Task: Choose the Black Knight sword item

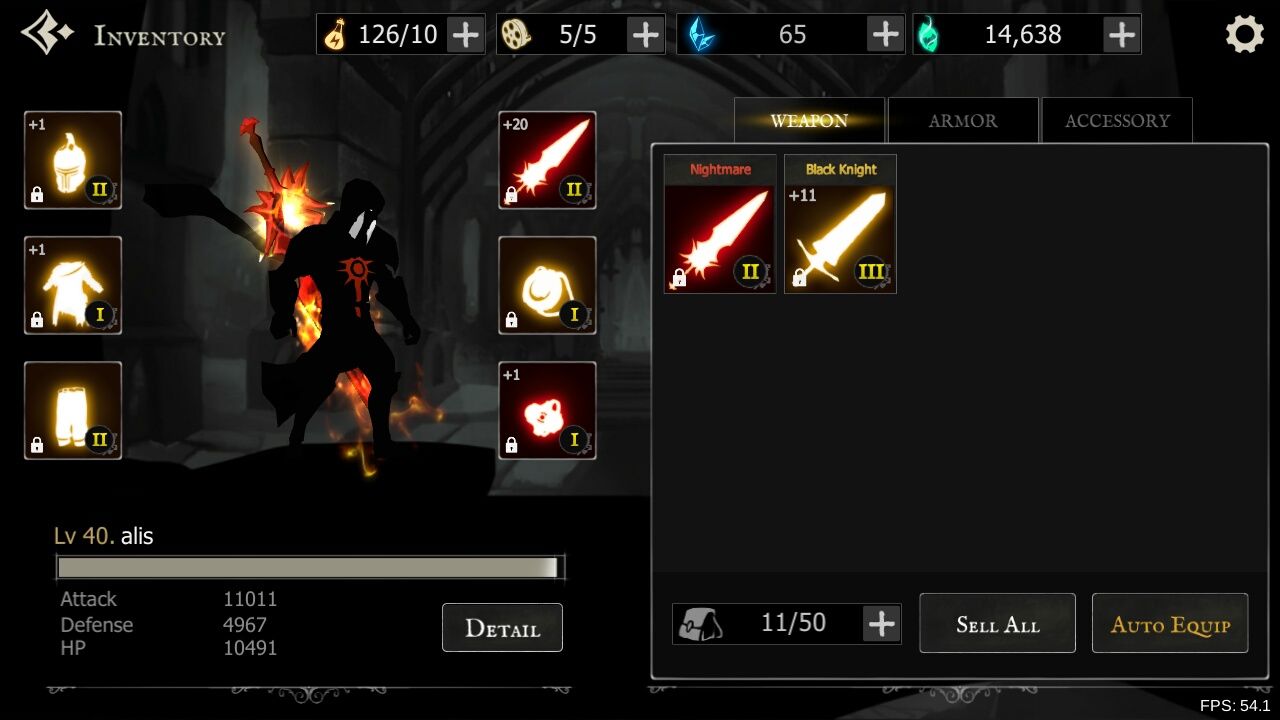Action: 840,225
